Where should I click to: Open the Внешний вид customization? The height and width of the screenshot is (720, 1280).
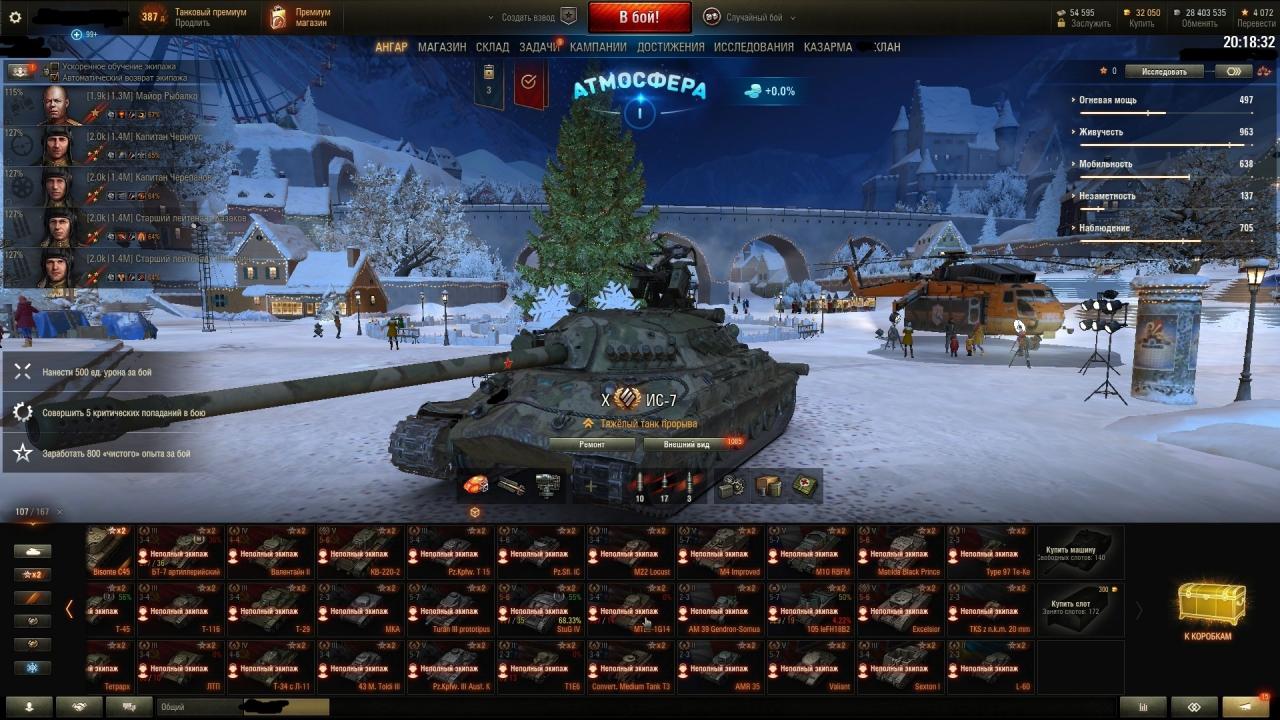pos(687,444)
